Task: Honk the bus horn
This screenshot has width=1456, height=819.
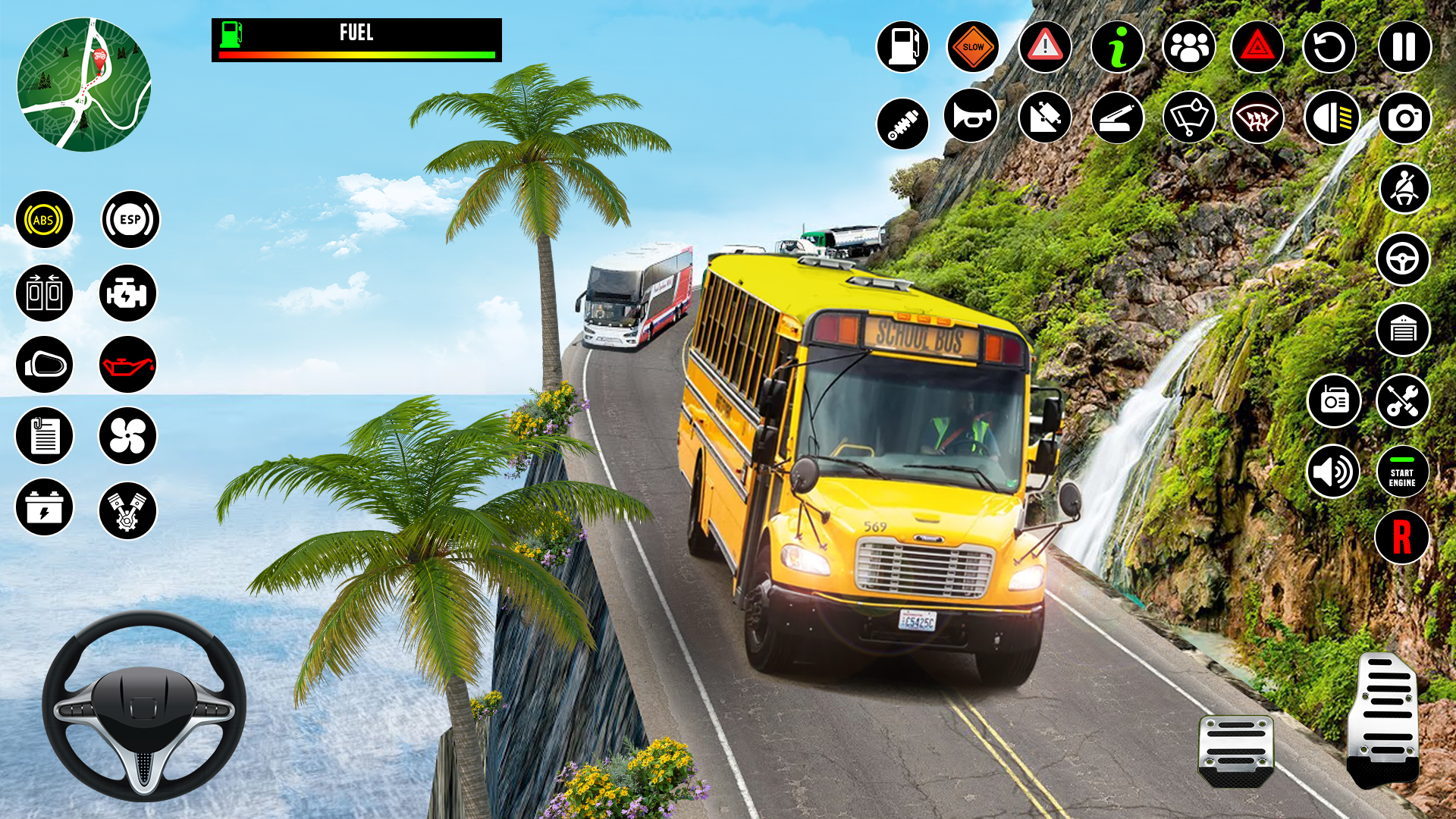Action: pyautogui.click(x=973, y=116)
